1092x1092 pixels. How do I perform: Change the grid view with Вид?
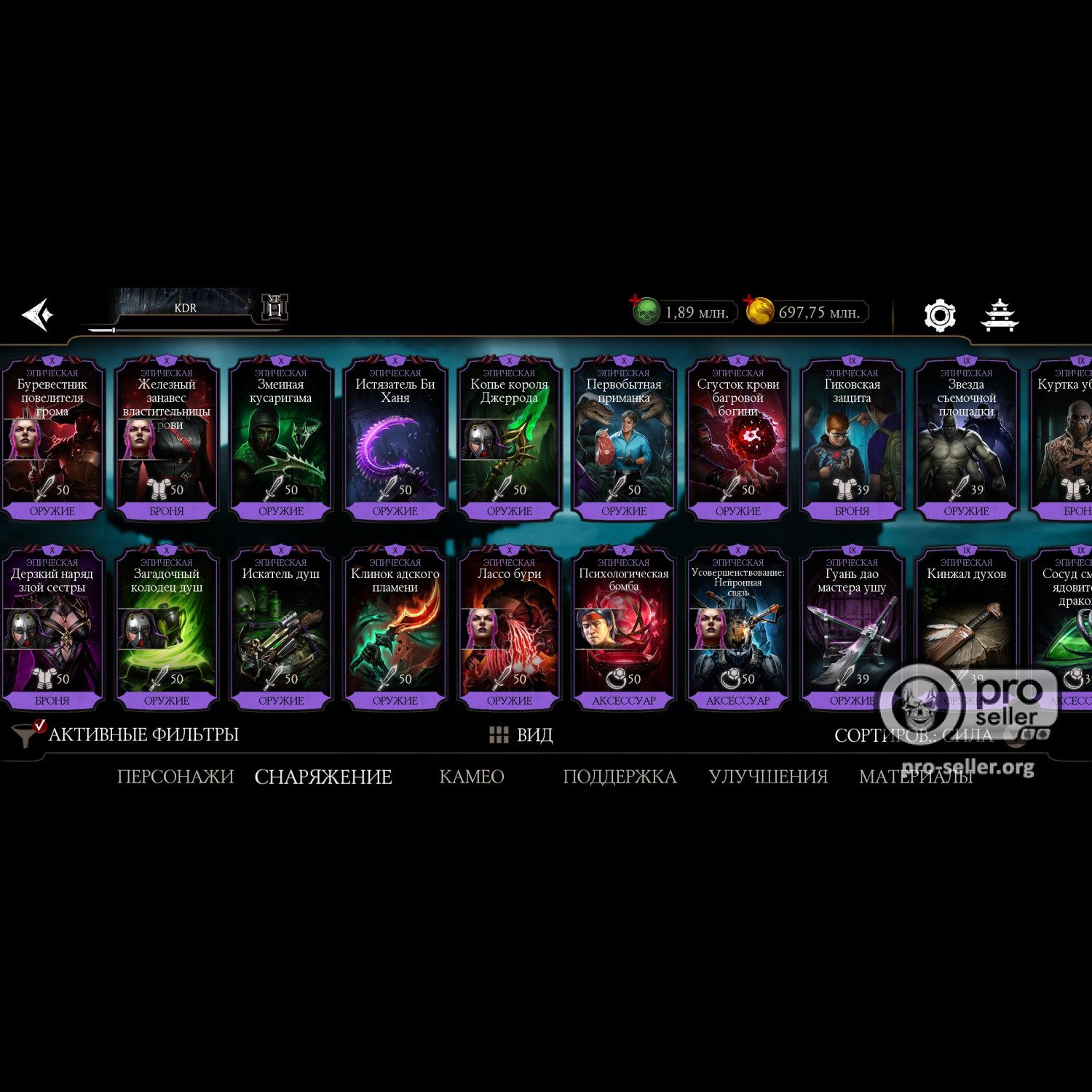[521, 735]
